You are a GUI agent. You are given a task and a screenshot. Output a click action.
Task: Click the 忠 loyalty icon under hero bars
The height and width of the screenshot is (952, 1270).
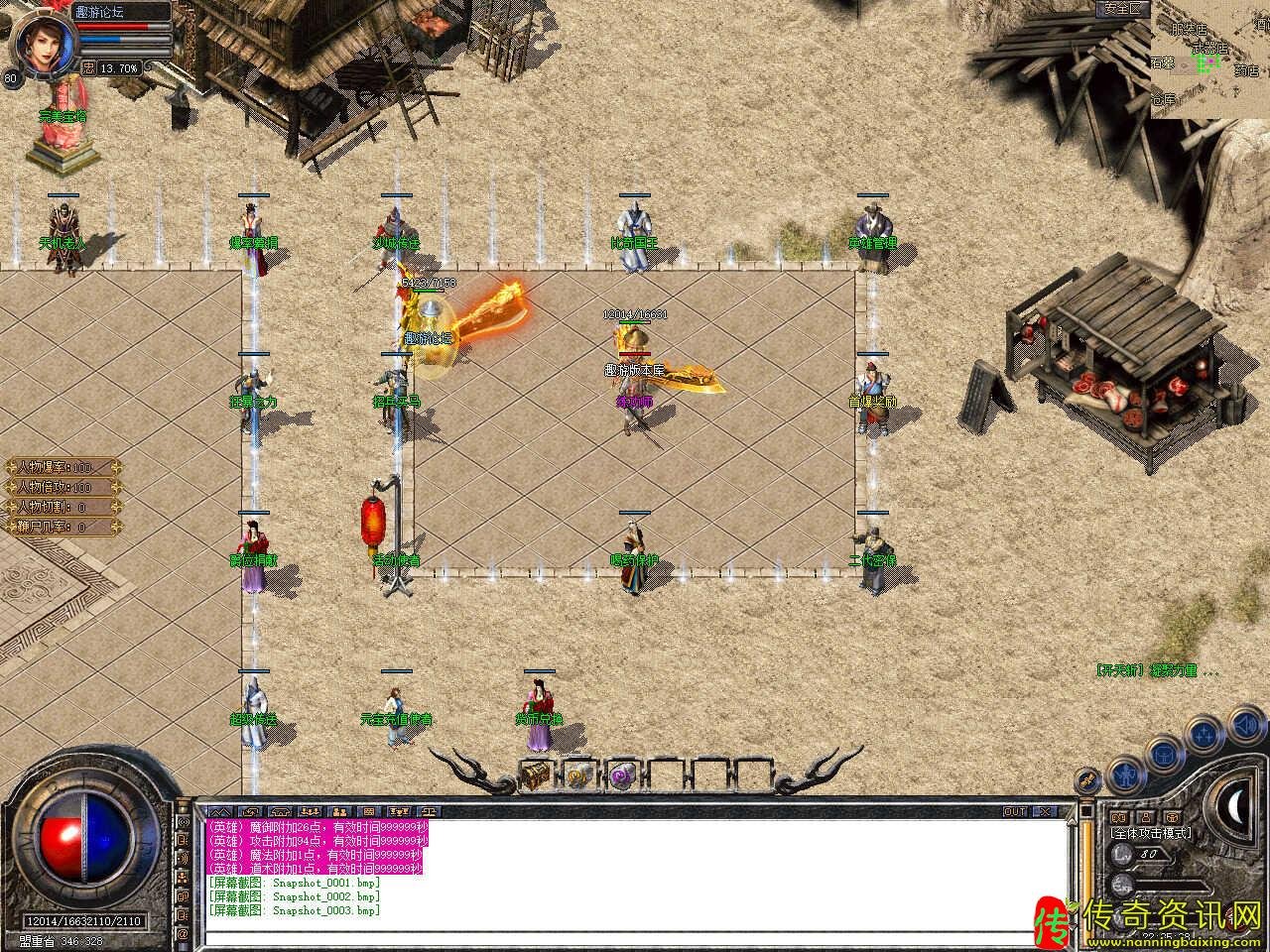point(88,68)
